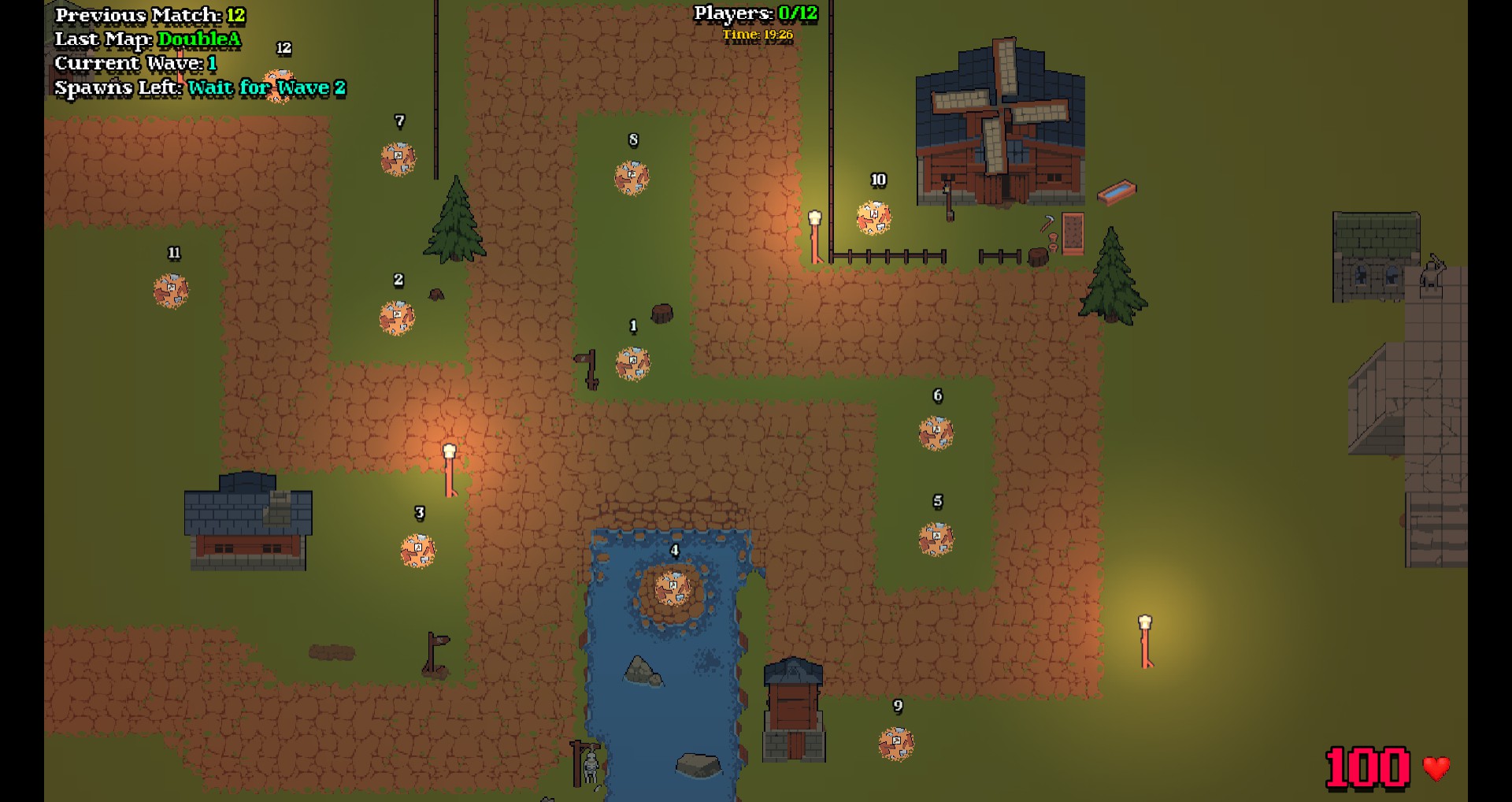Choose tower spot 10 near the windmill
This screenshot has height=802, width=1512.
(874, 218)
